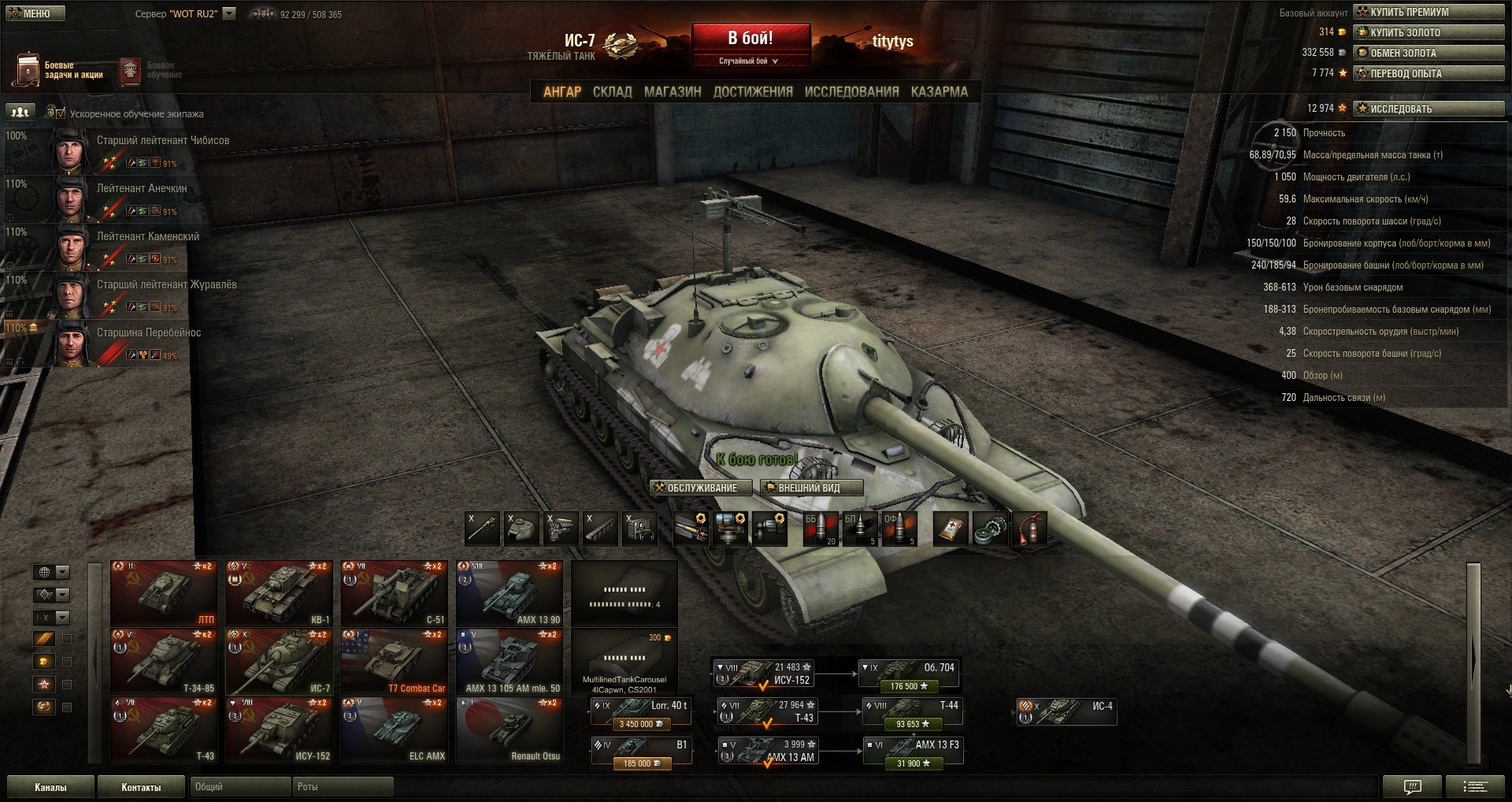
Task: Expand the server selection dropdown
Action: 229,13
